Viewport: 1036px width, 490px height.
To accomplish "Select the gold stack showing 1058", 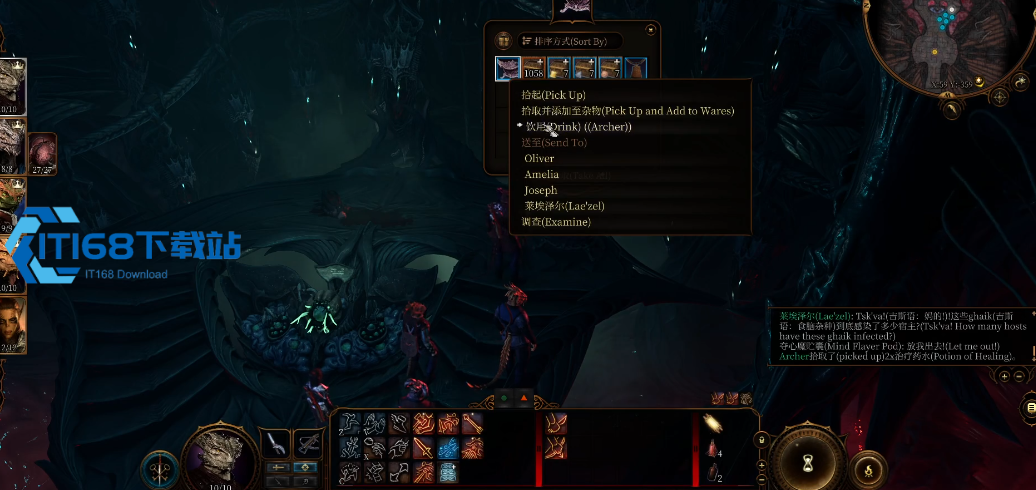I will (534, 69).
